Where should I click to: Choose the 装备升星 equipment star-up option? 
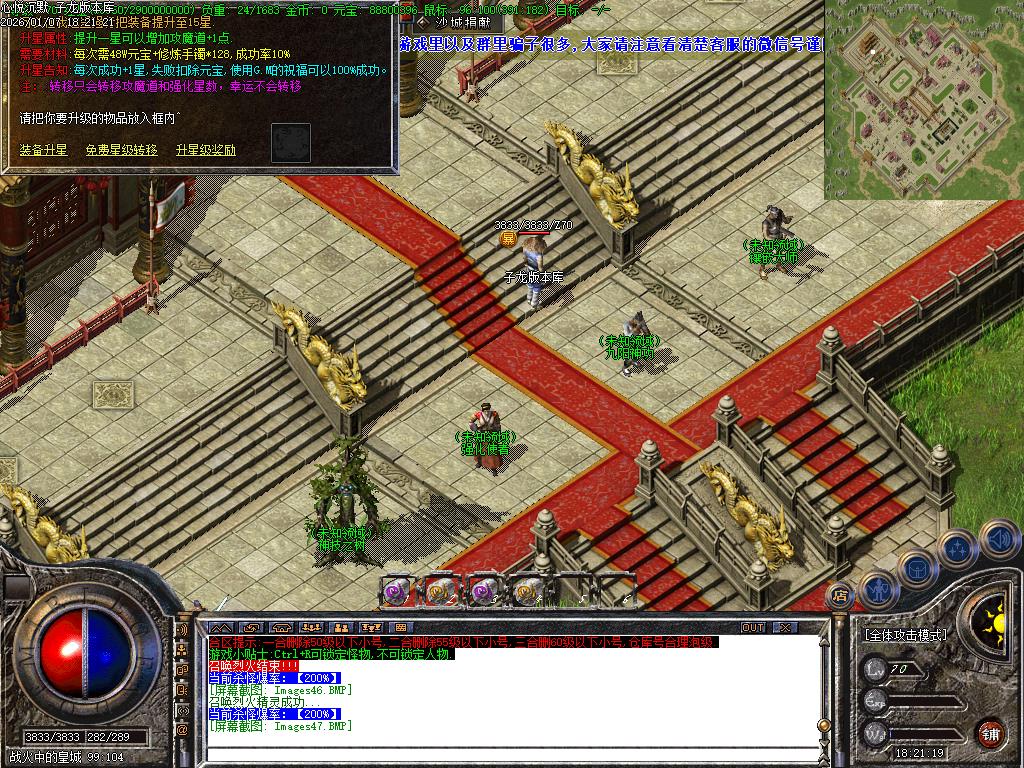(x=44, y=150)
